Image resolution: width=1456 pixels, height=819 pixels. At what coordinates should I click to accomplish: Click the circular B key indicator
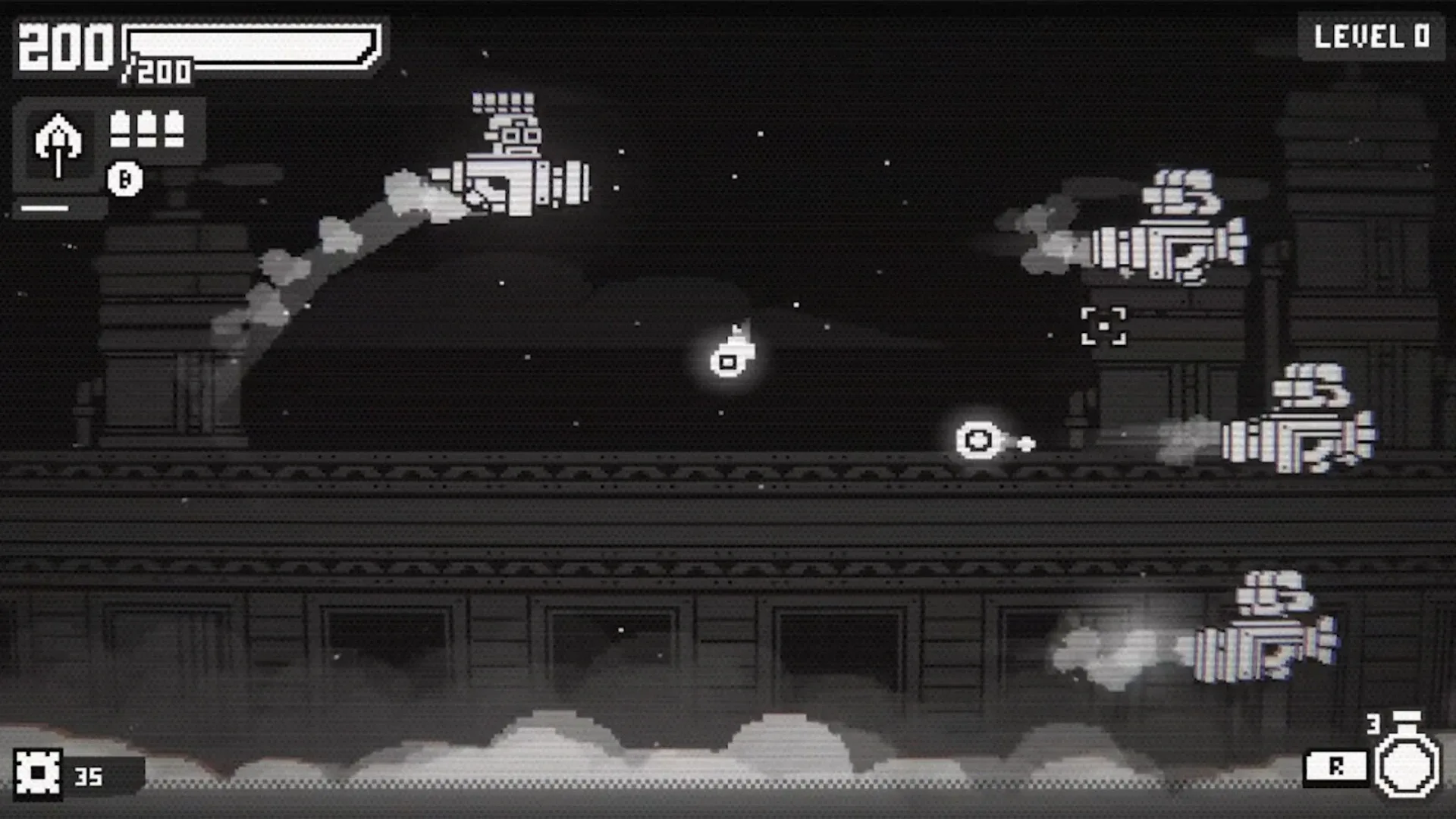click(125, 180)
